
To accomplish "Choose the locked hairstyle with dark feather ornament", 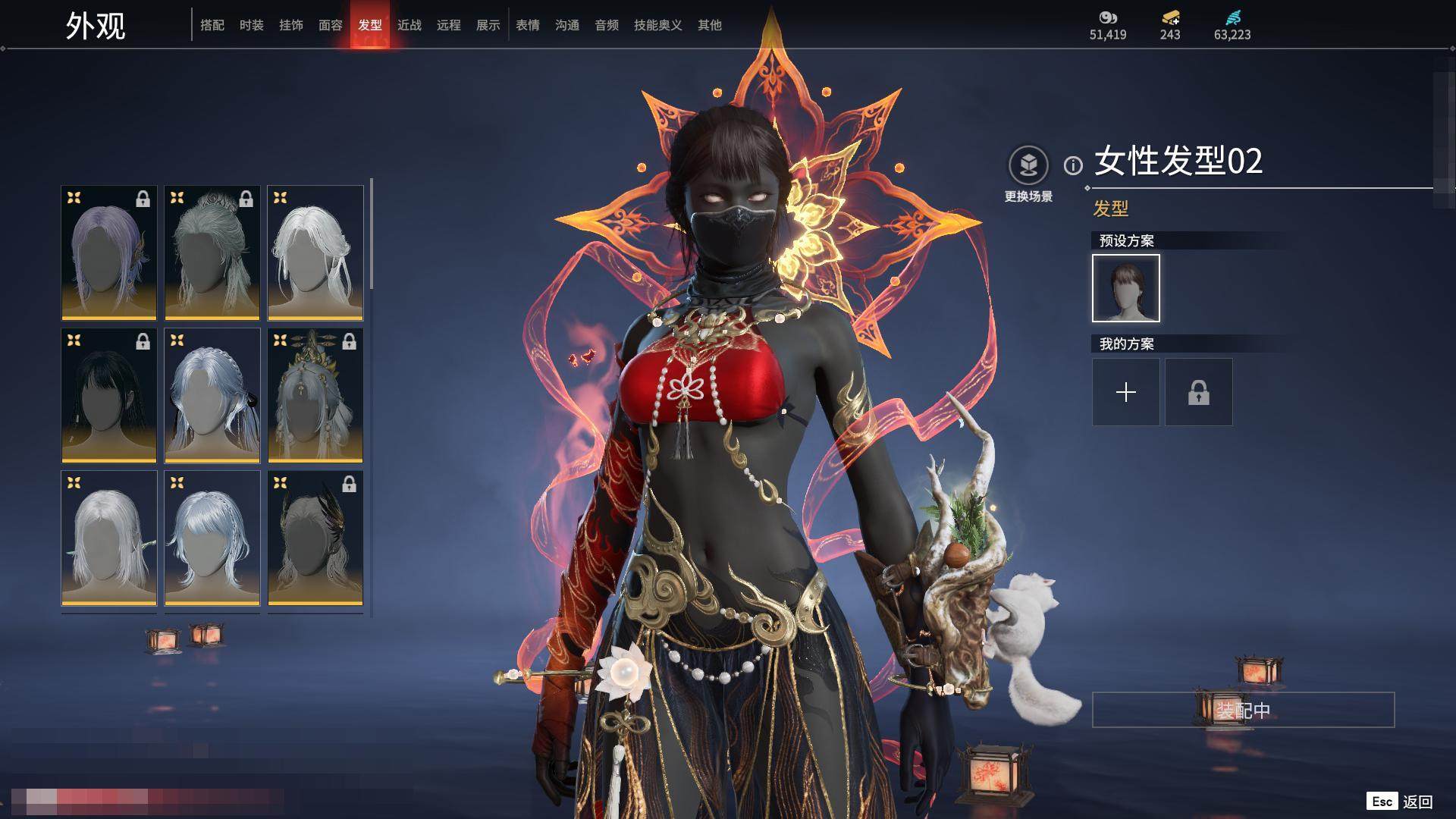I will (315, 538).
